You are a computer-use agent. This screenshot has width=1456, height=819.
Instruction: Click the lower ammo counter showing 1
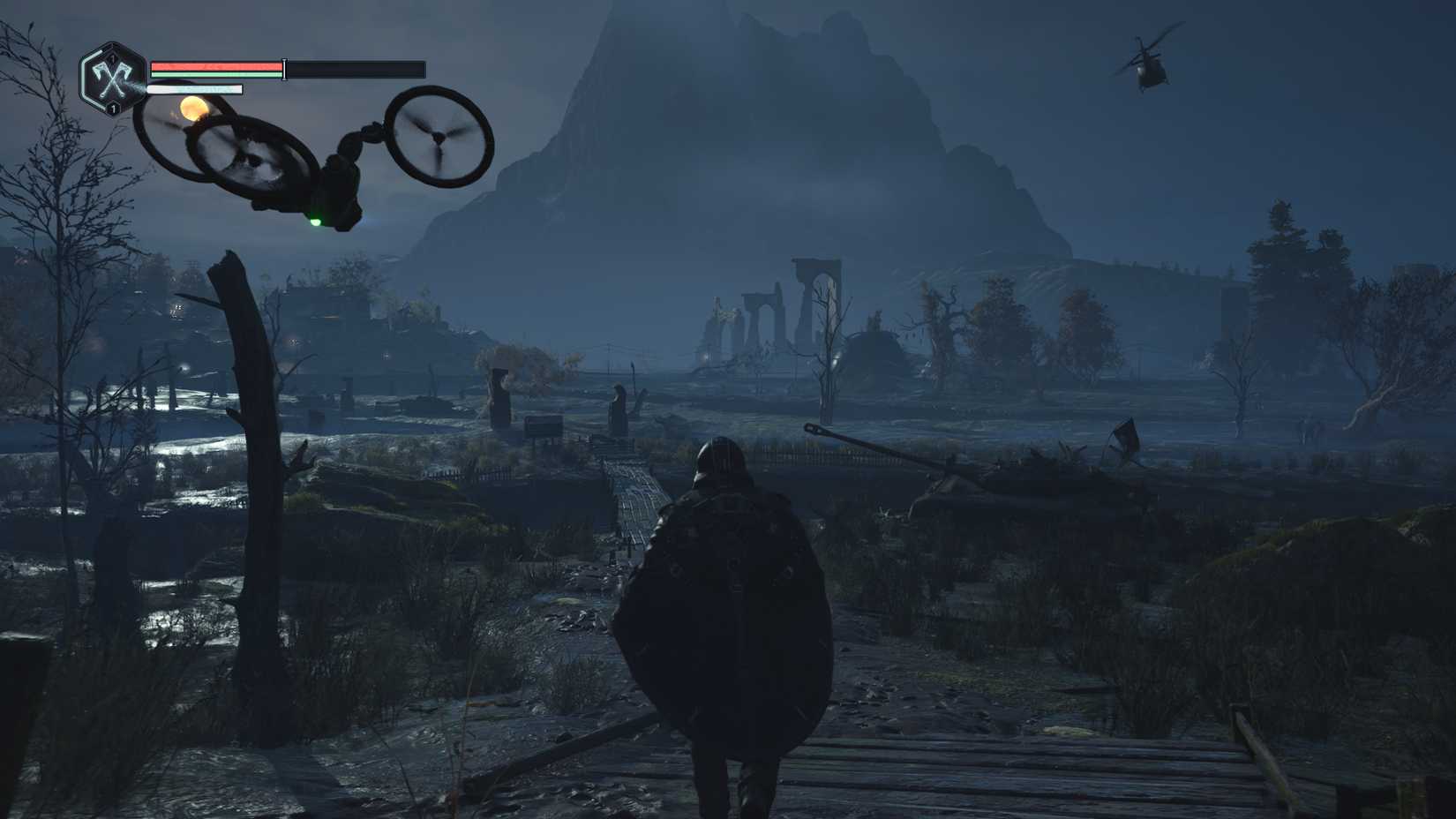click(113, 109)
